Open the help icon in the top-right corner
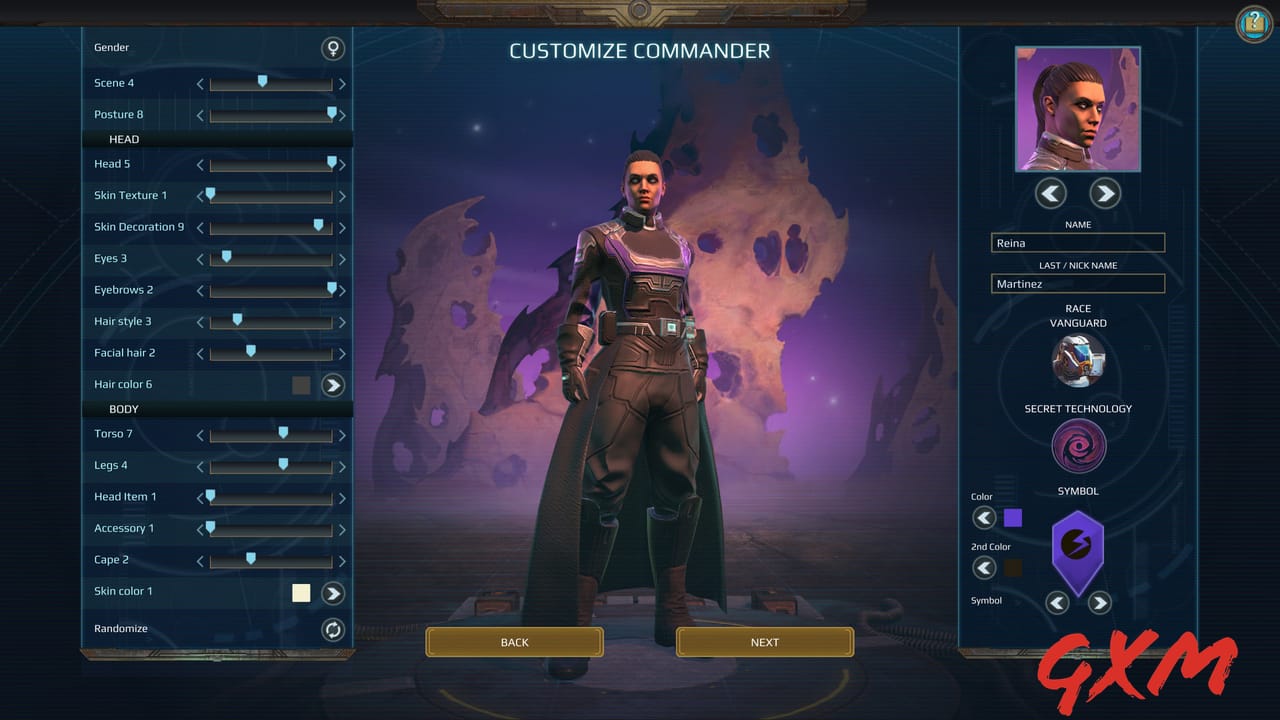The width and height of the screenshot is (1280, 720). [1253, 25]
